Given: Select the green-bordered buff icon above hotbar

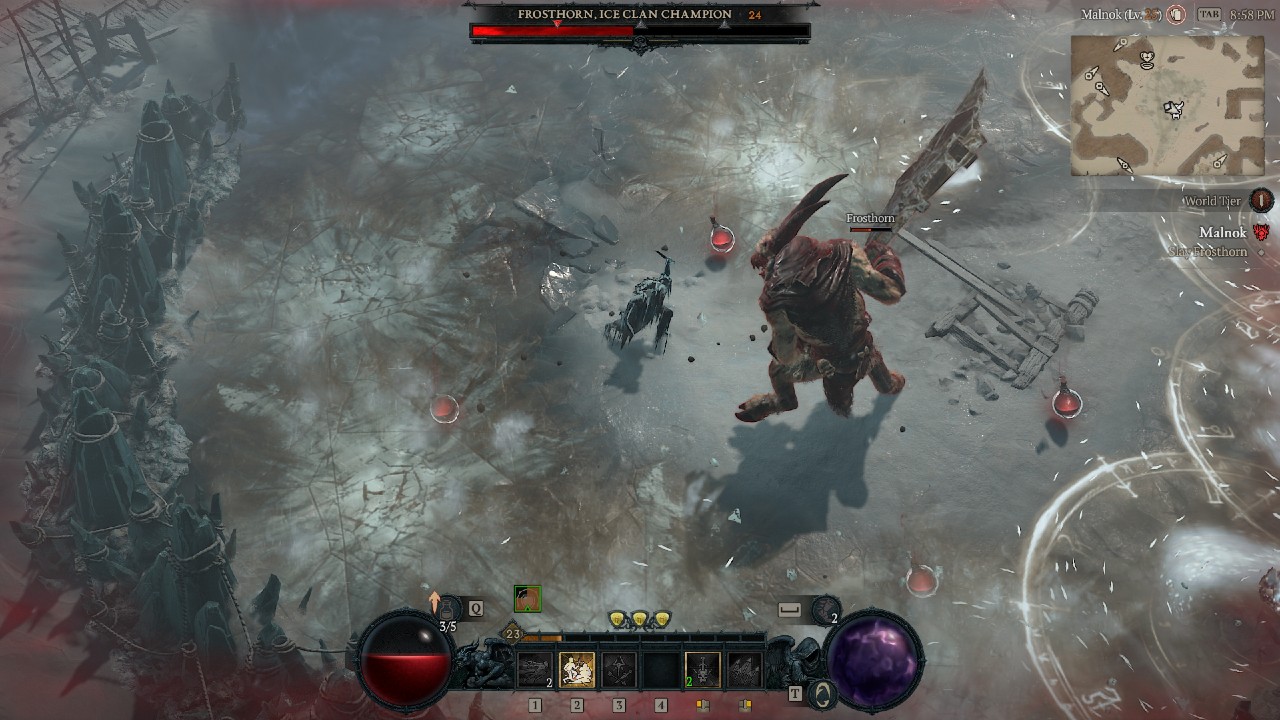Looking at the screenshot, I should point(527,599).
